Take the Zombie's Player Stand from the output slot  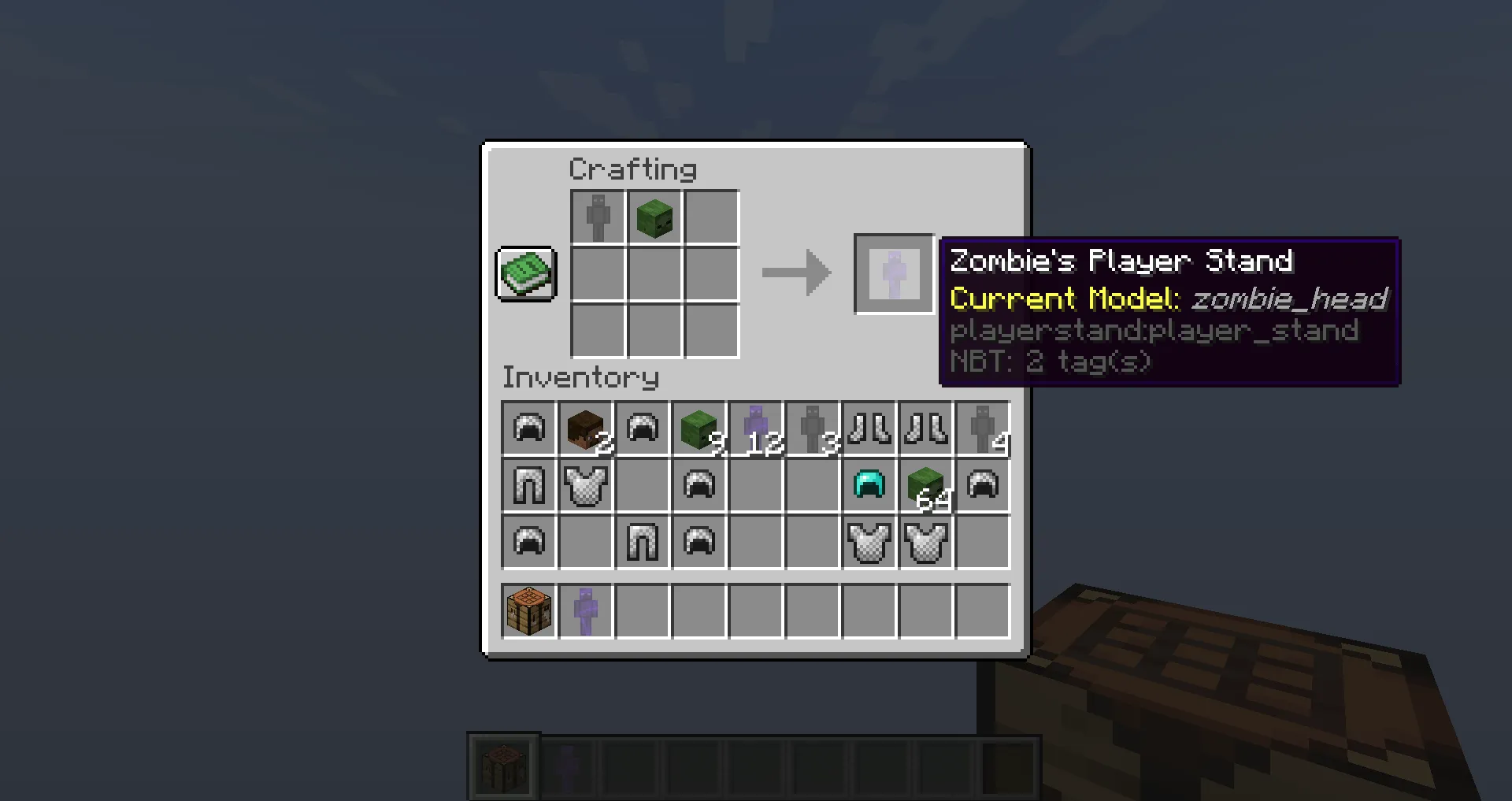pos(894,273)
